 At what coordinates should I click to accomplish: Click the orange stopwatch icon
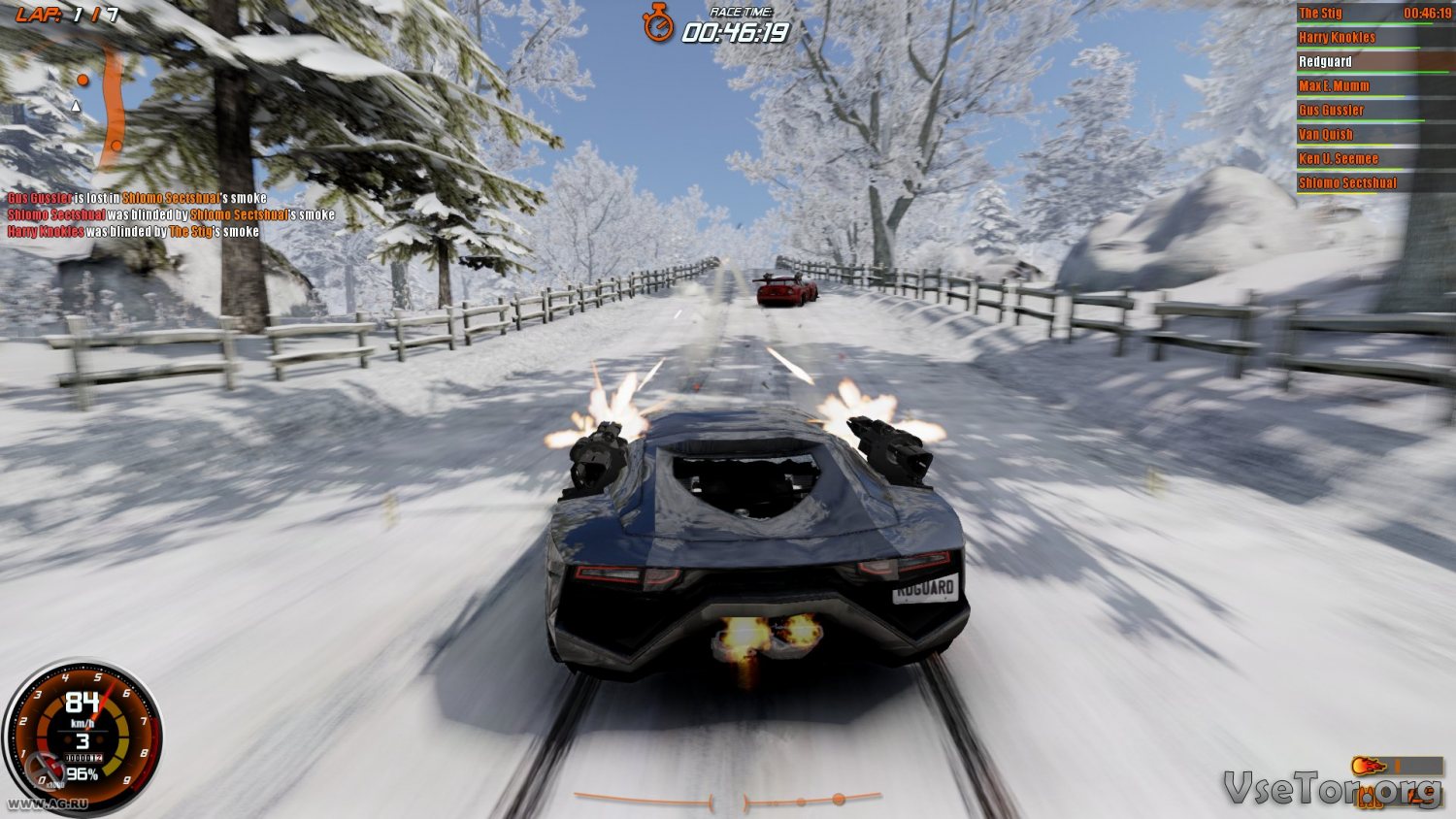[x=658, y=23]
